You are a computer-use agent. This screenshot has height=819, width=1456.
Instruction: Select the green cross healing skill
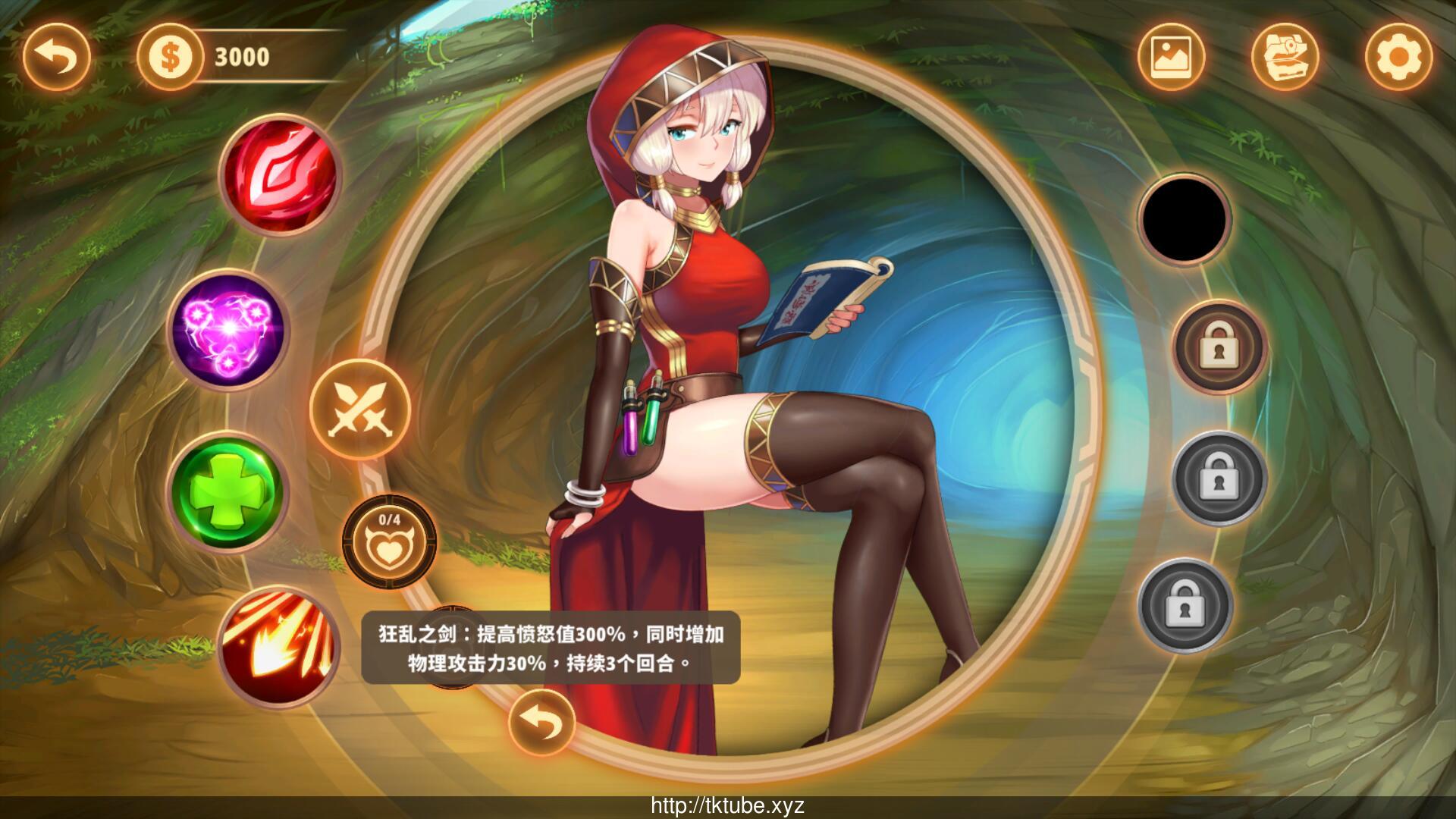tap(227, 492)
